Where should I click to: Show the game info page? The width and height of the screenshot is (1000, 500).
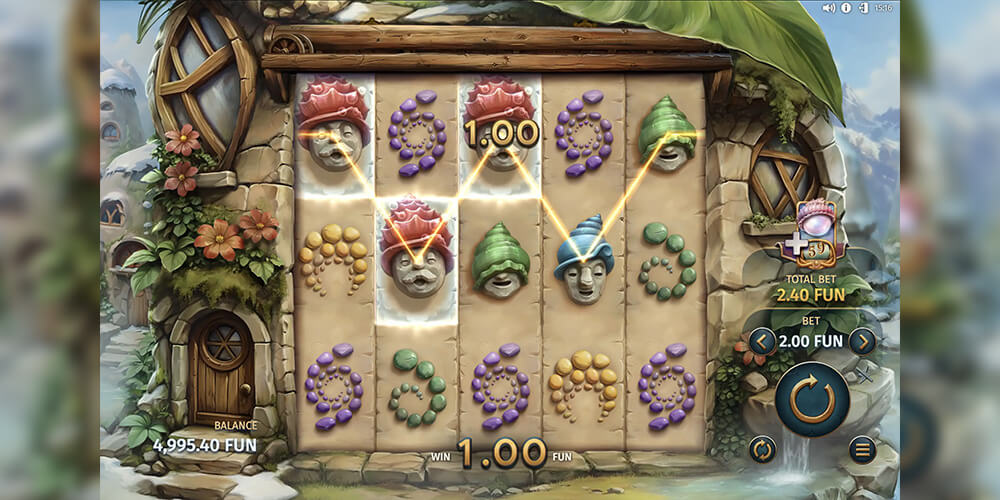click(x=845, y=8)
